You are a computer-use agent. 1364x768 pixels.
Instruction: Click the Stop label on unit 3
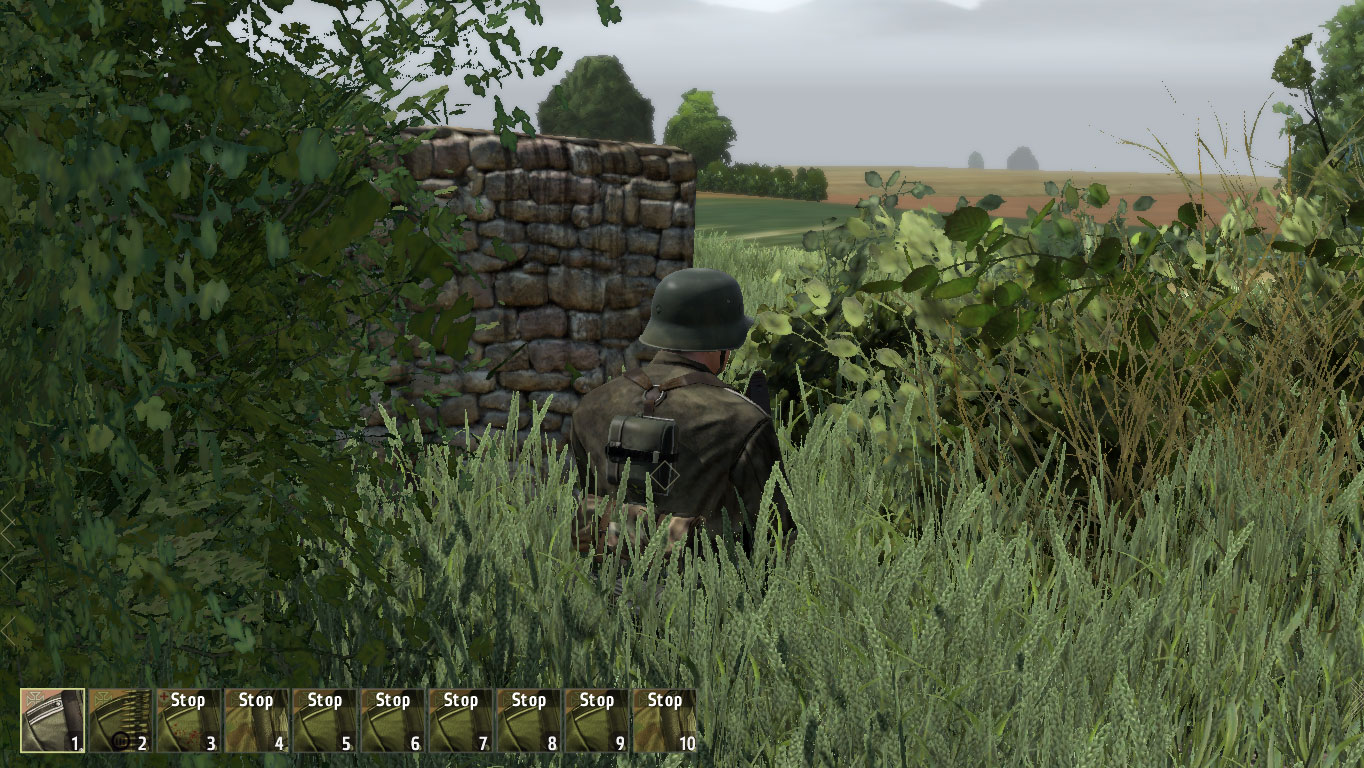[188, 701]
